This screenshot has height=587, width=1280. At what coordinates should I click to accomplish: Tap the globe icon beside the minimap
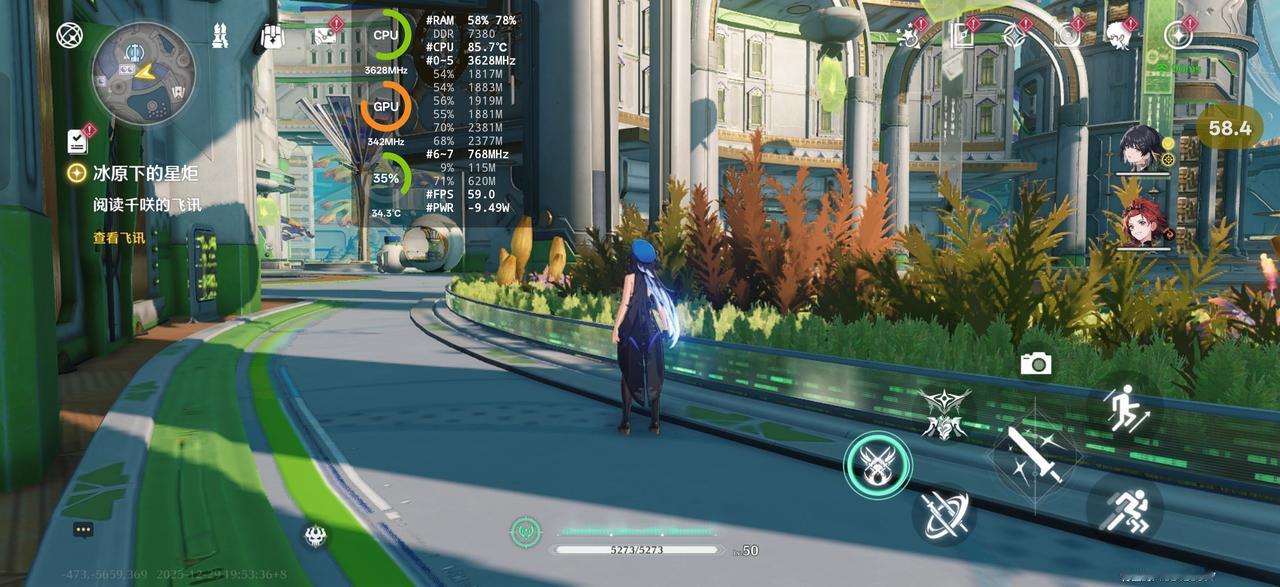point(68,37)
